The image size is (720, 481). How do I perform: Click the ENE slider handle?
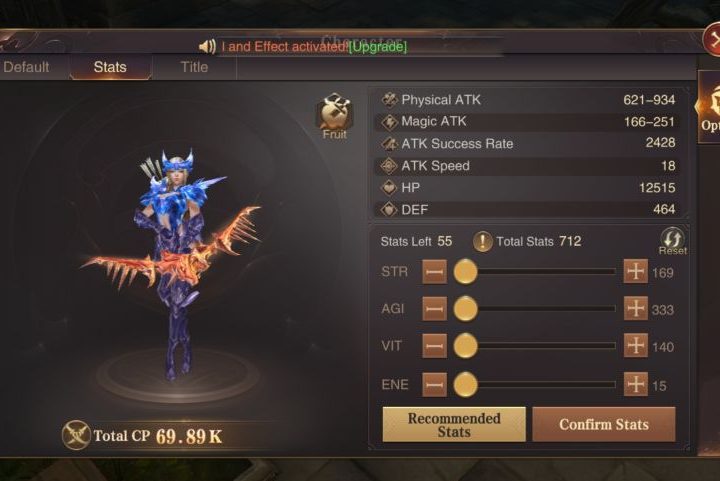point(465,384)
